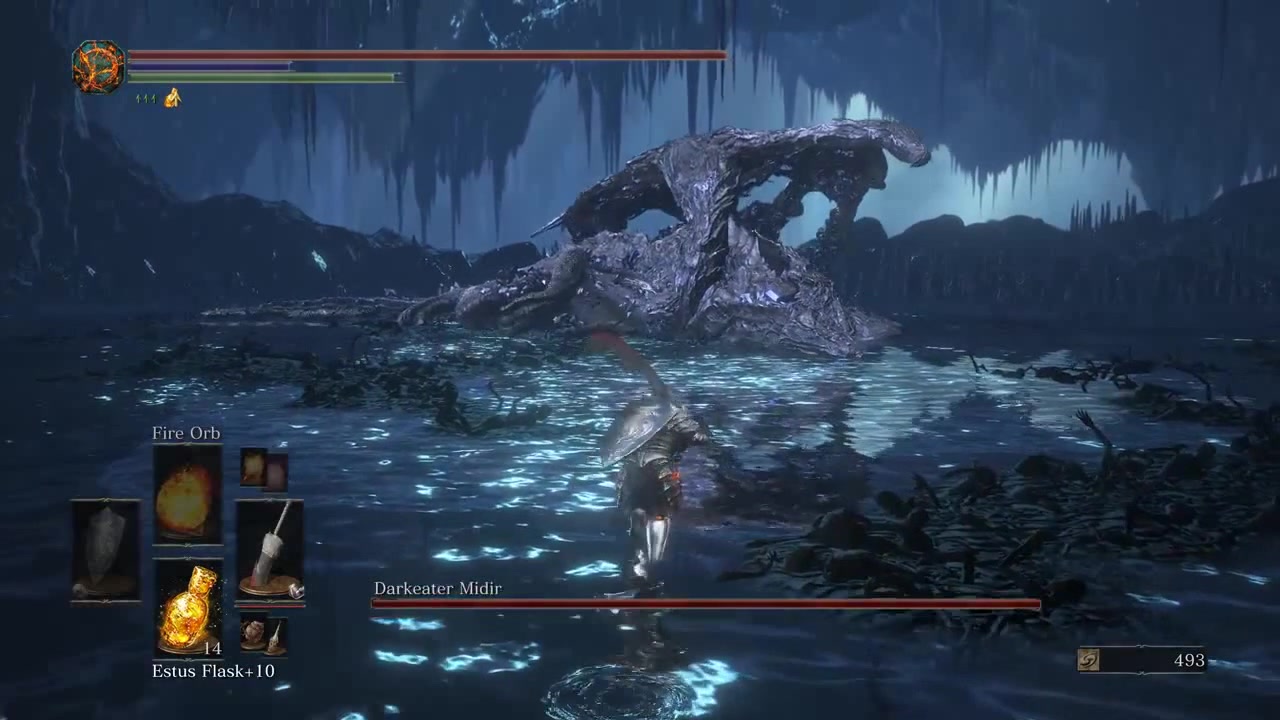The height and width of the screenshot is (720, 1280).
Task: Click the equipped greatsword weapon icon
Action: pos(270,545)
